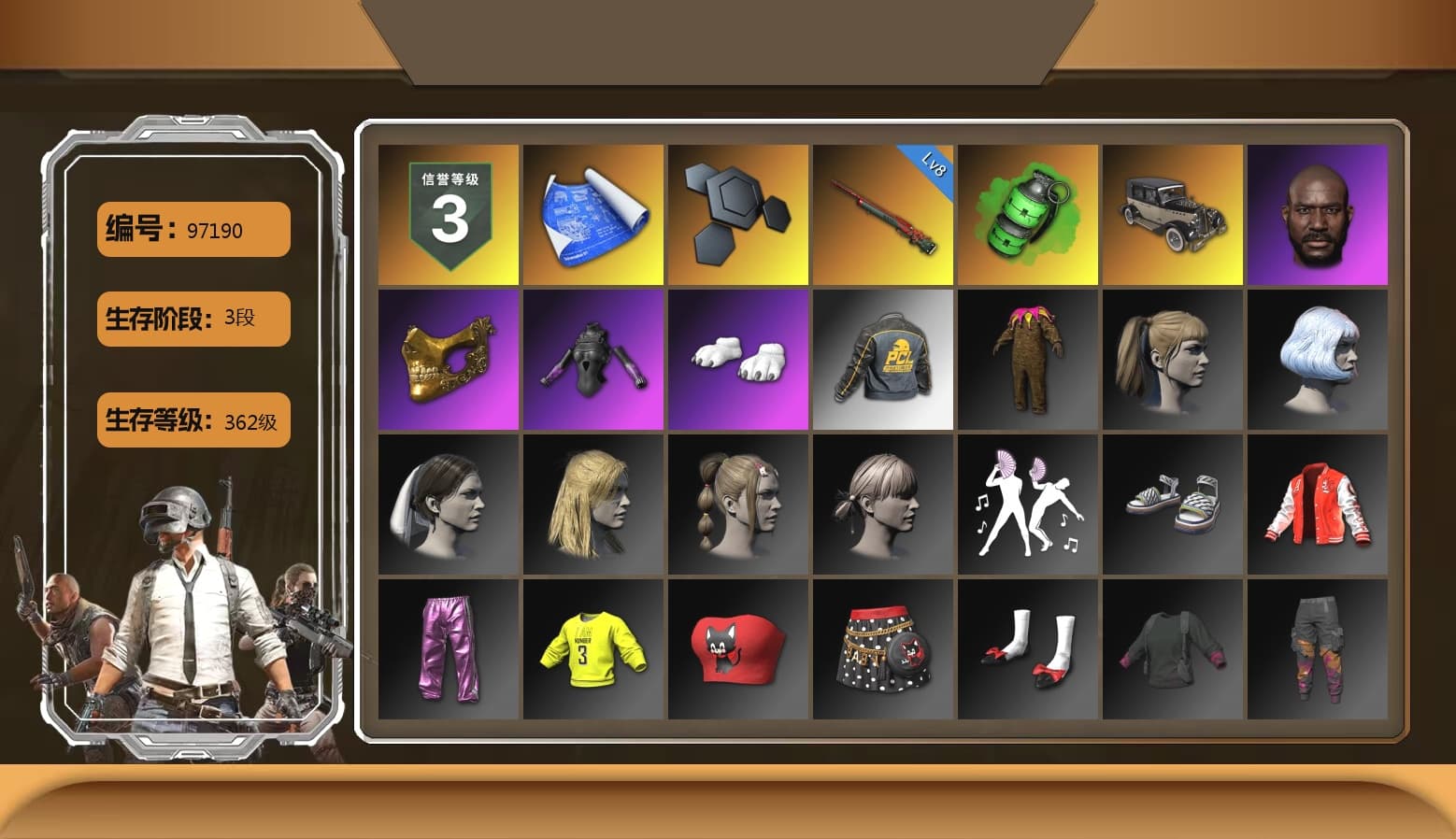This screenshot has height=839, width=1456.
Task: Select the 信誉等级 3 reputation badge
Action: click(x=447, y=213)
